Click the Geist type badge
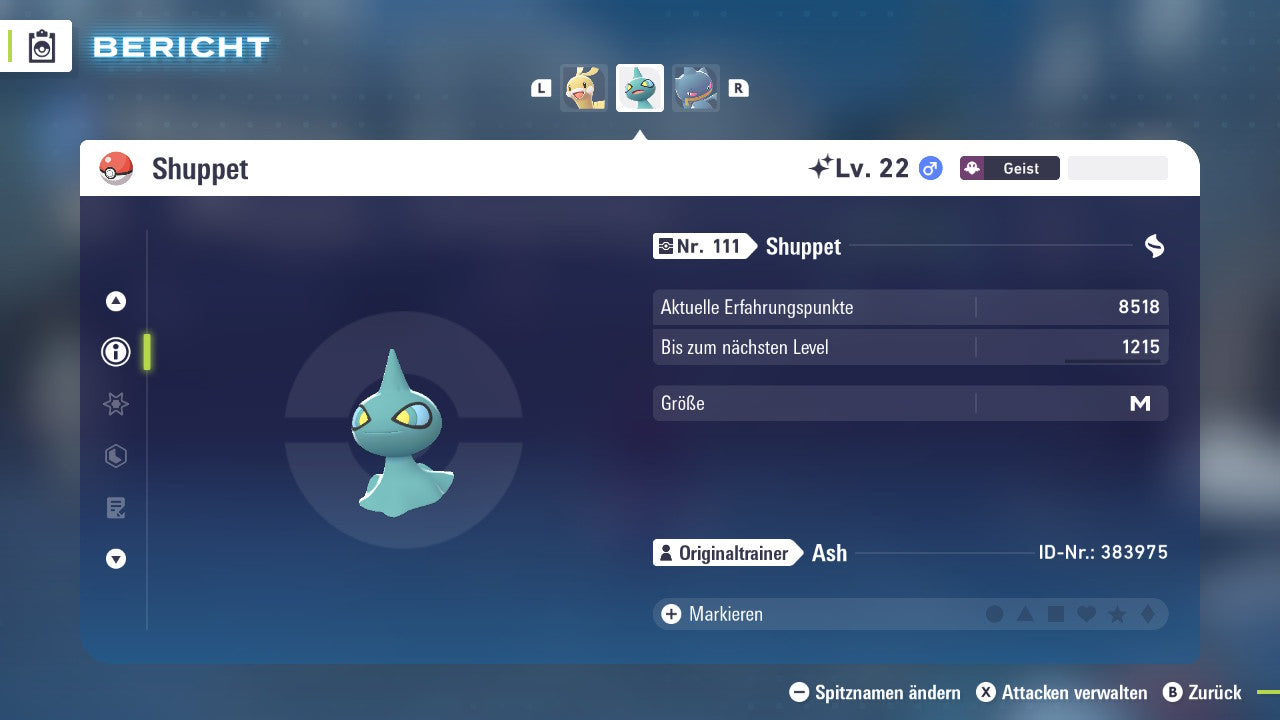This screenshot has width=1280, height=720. point(1009,168)
